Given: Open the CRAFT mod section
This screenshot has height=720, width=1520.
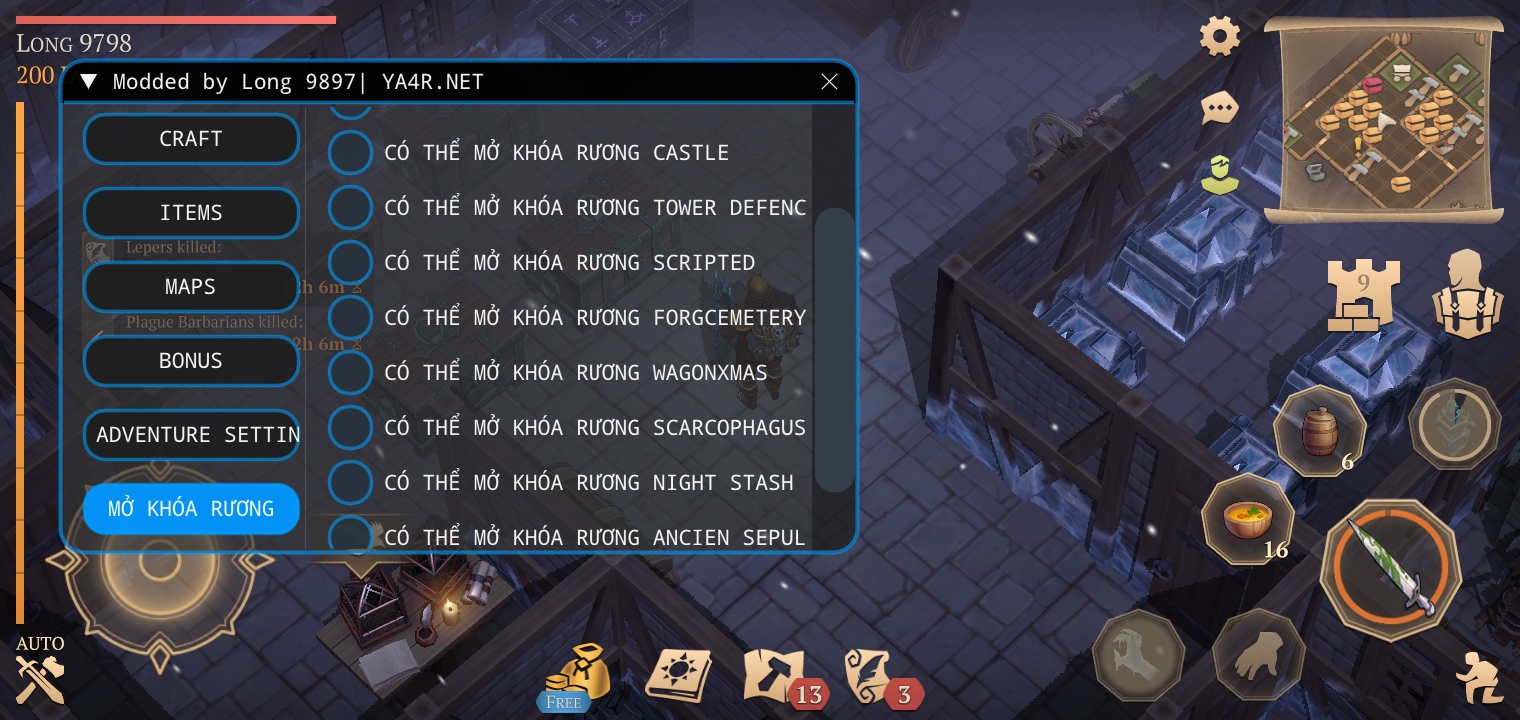Looking at the screenshot, I should (191, 139).
